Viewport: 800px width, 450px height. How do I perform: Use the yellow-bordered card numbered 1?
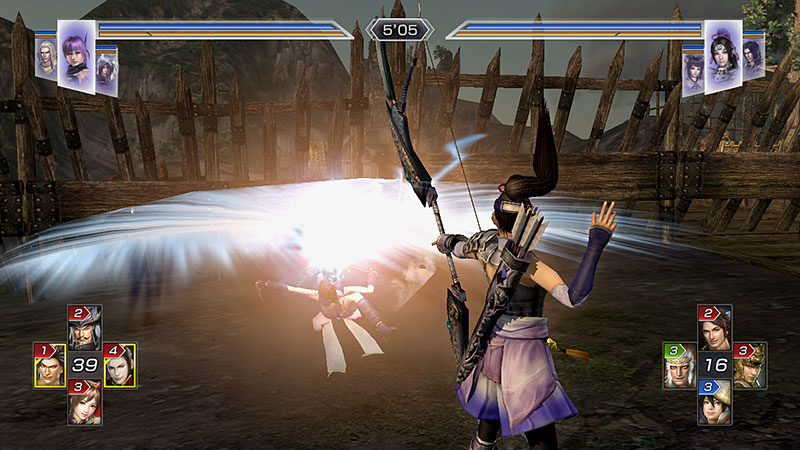(x=49, y=366)
